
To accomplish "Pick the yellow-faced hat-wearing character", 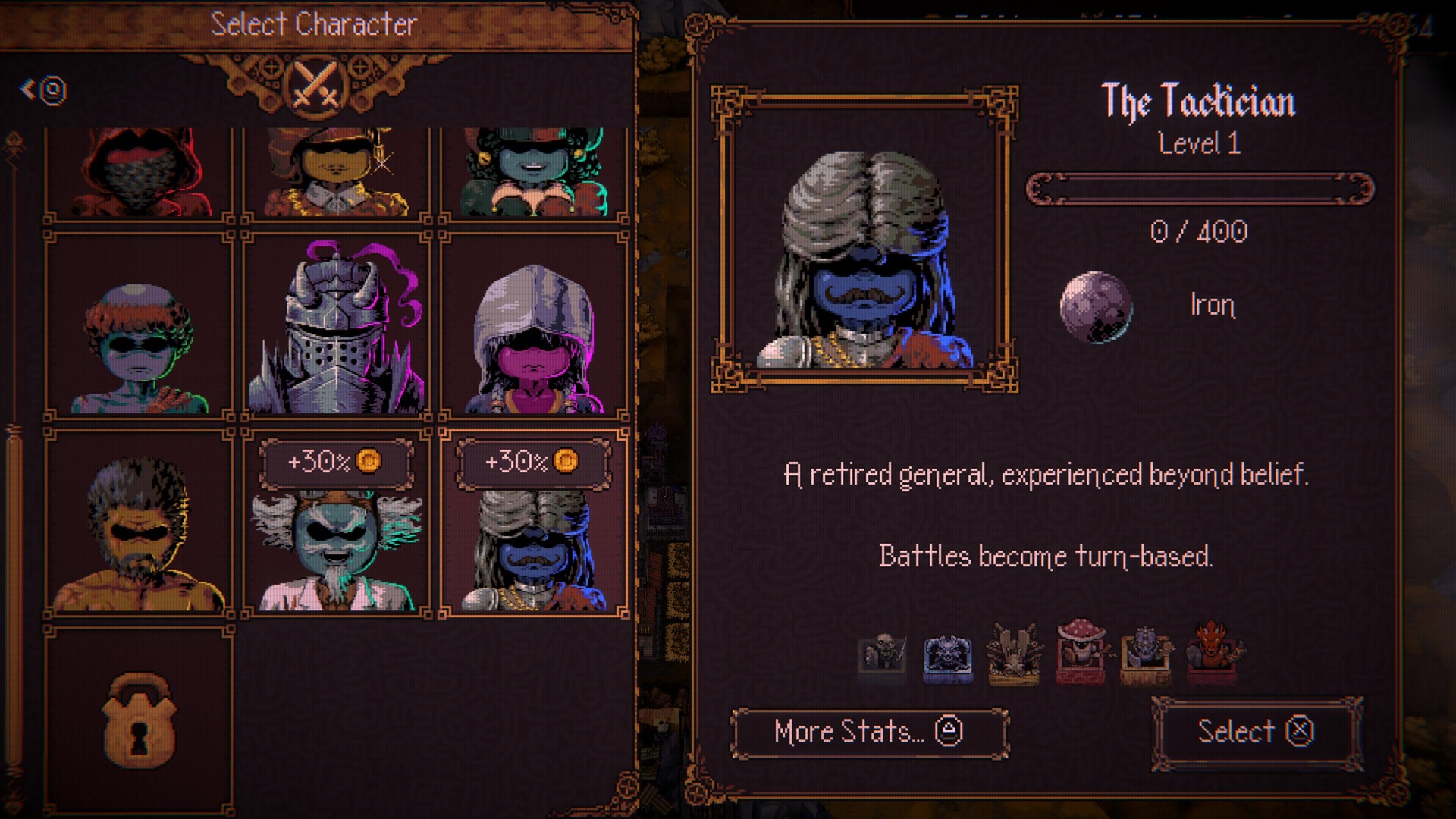I will tap(336, 174).
